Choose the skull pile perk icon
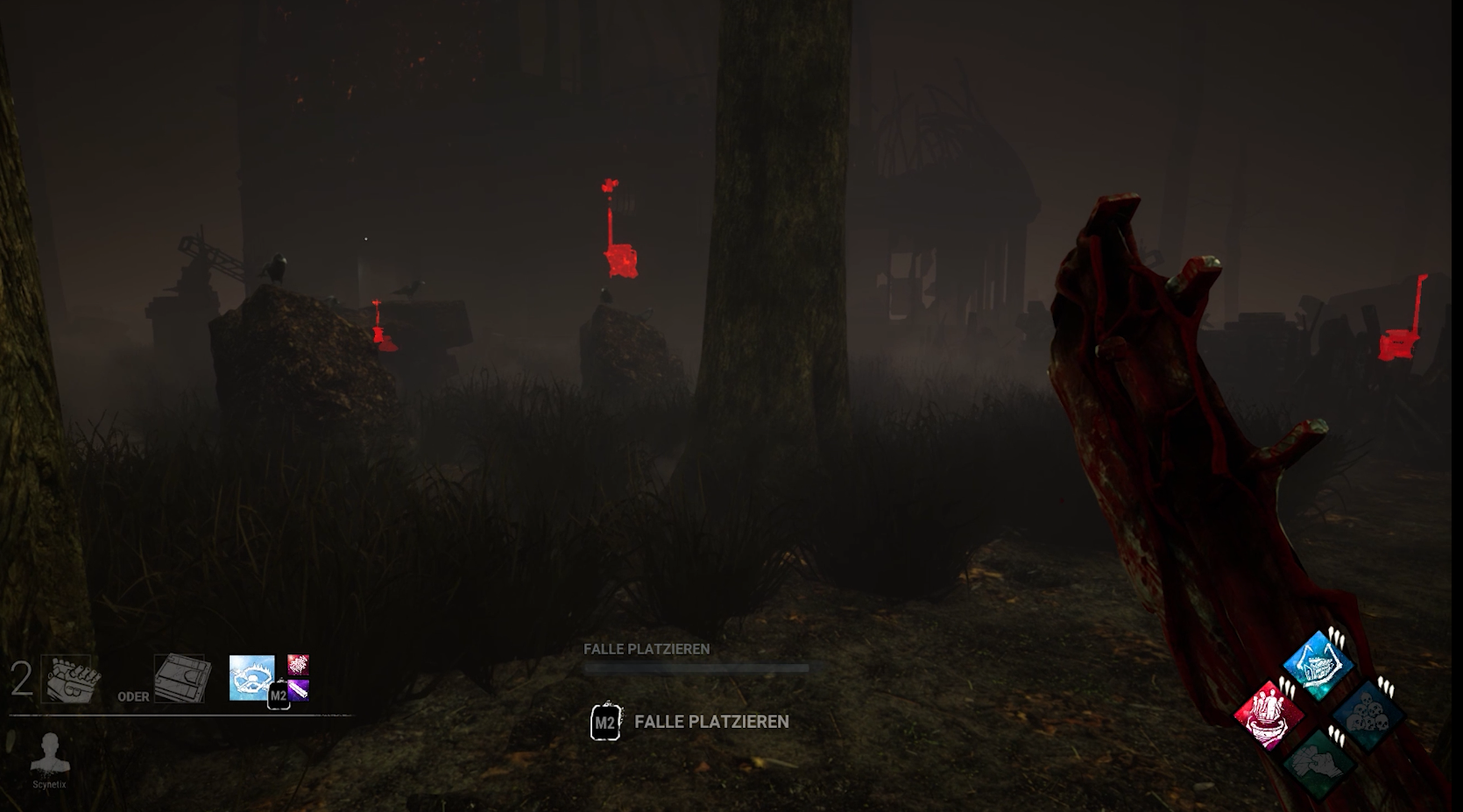This screenshot has height=812, width=1463. (x=1368, y=714)
